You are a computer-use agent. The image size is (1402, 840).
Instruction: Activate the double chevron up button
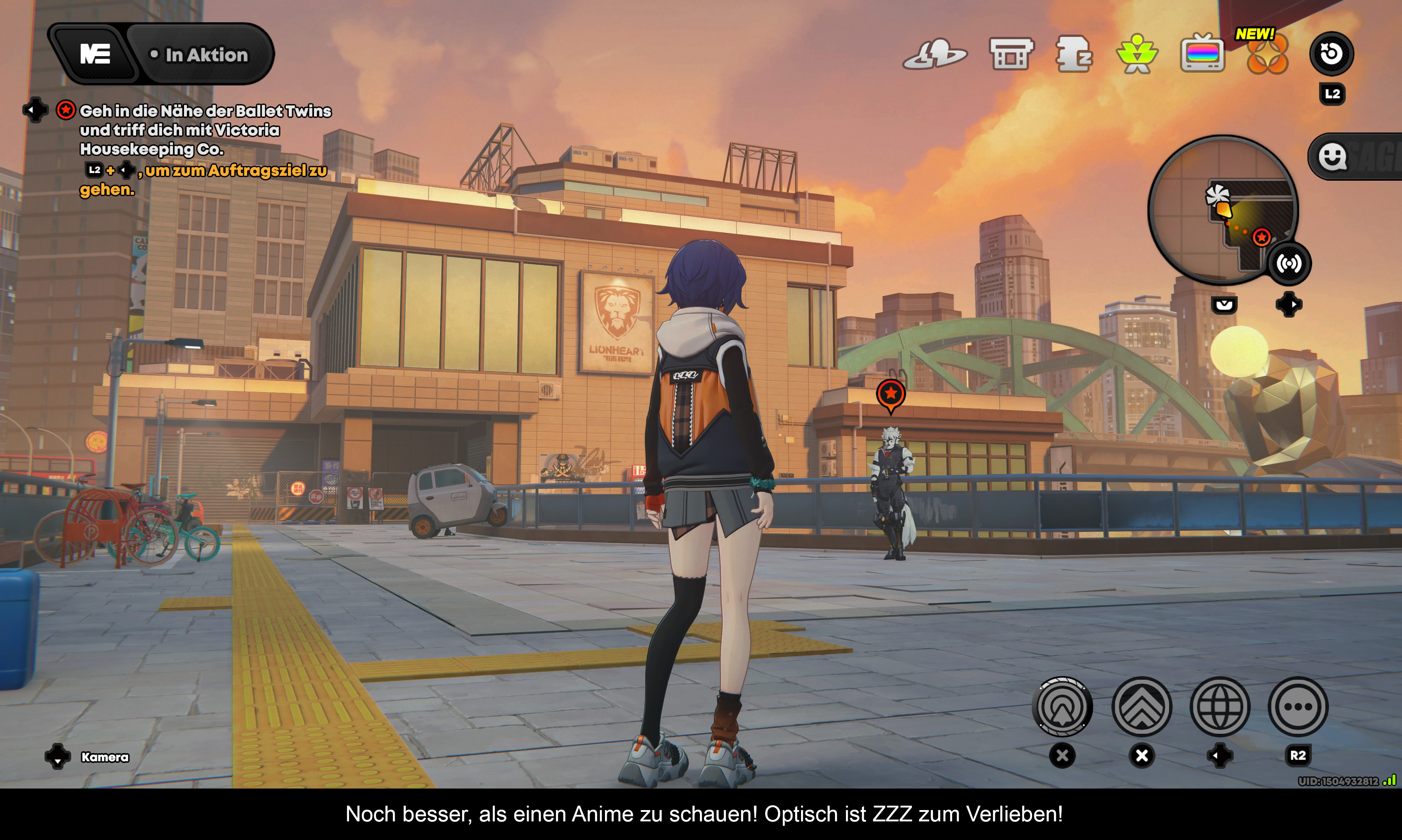click(1142, 706)
